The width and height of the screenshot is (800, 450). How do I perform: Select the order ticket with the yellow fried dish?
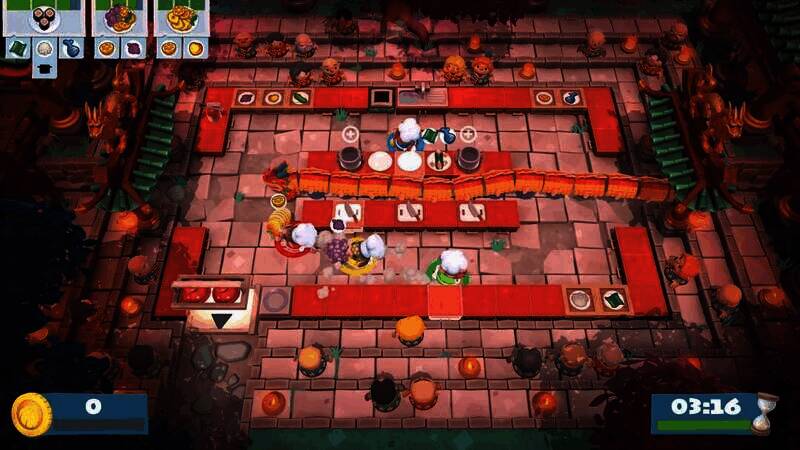pyautogui.click(x=181, y=18)
